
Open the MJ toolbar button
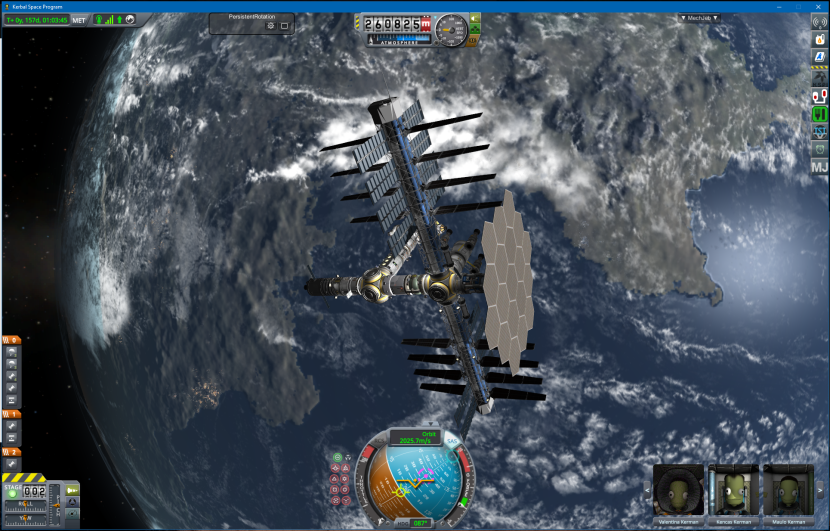(x=819, y=166)
